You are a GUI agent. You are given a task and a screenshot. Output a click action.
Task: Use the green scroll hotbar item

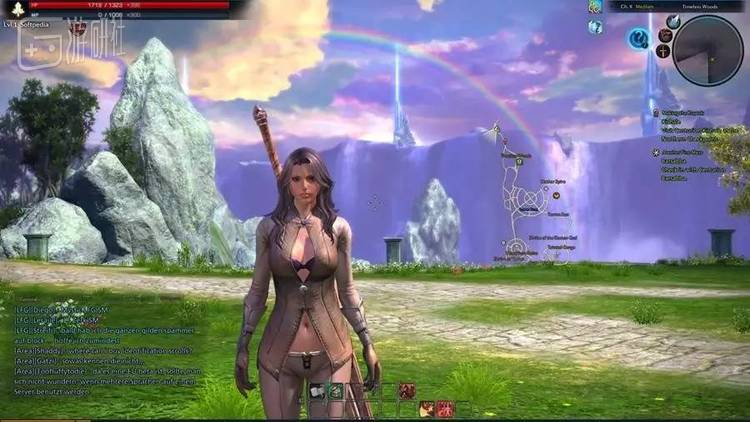click(x=336, y=391)
